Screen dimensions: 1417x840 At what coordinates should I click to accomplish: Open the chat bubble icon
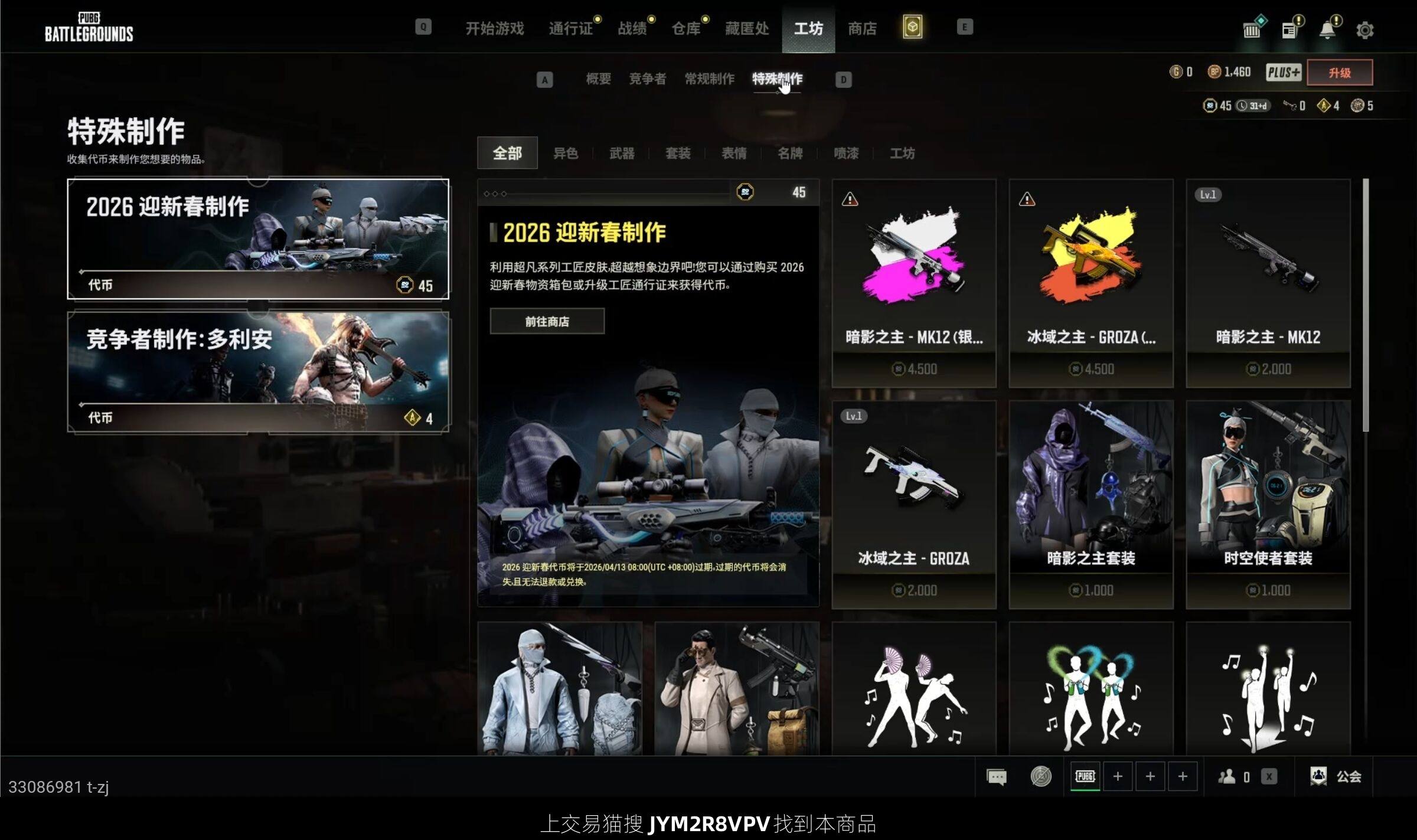(x=997, y=776)
